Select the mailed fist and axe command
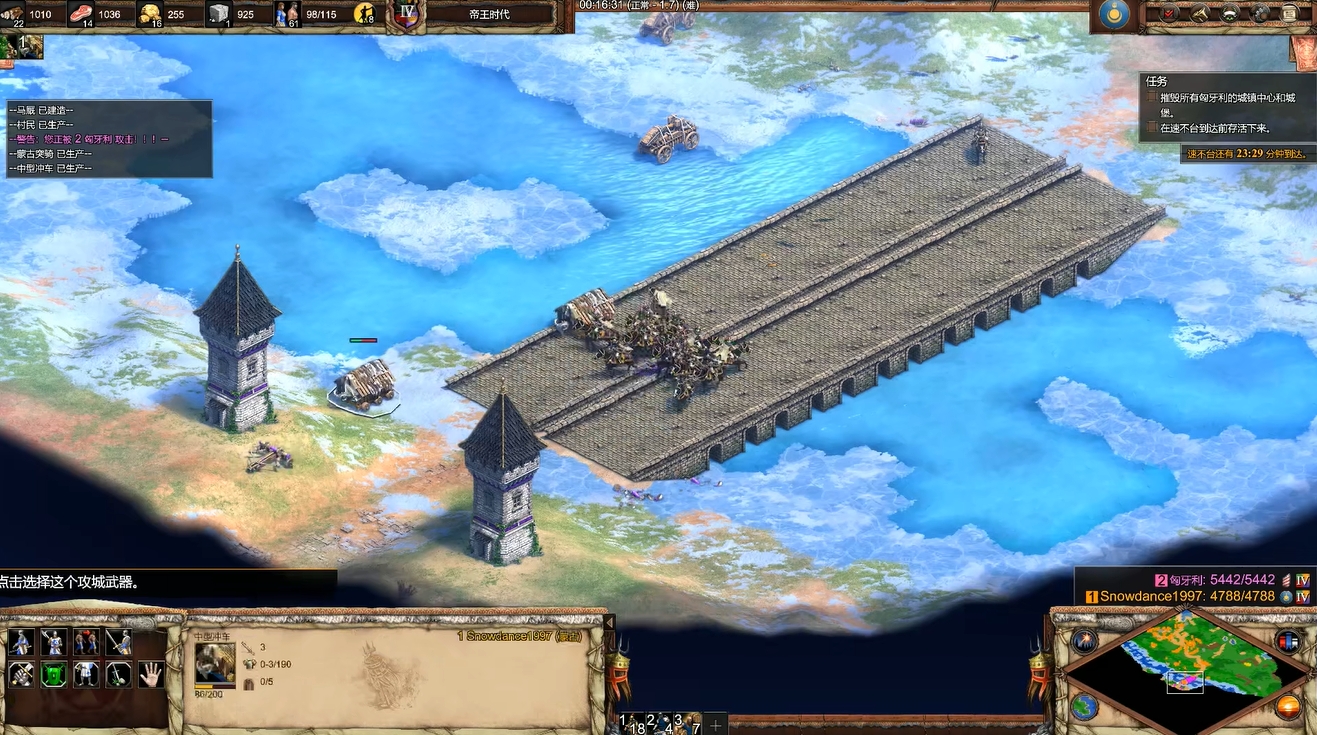1317x735 pixels. 21,674
